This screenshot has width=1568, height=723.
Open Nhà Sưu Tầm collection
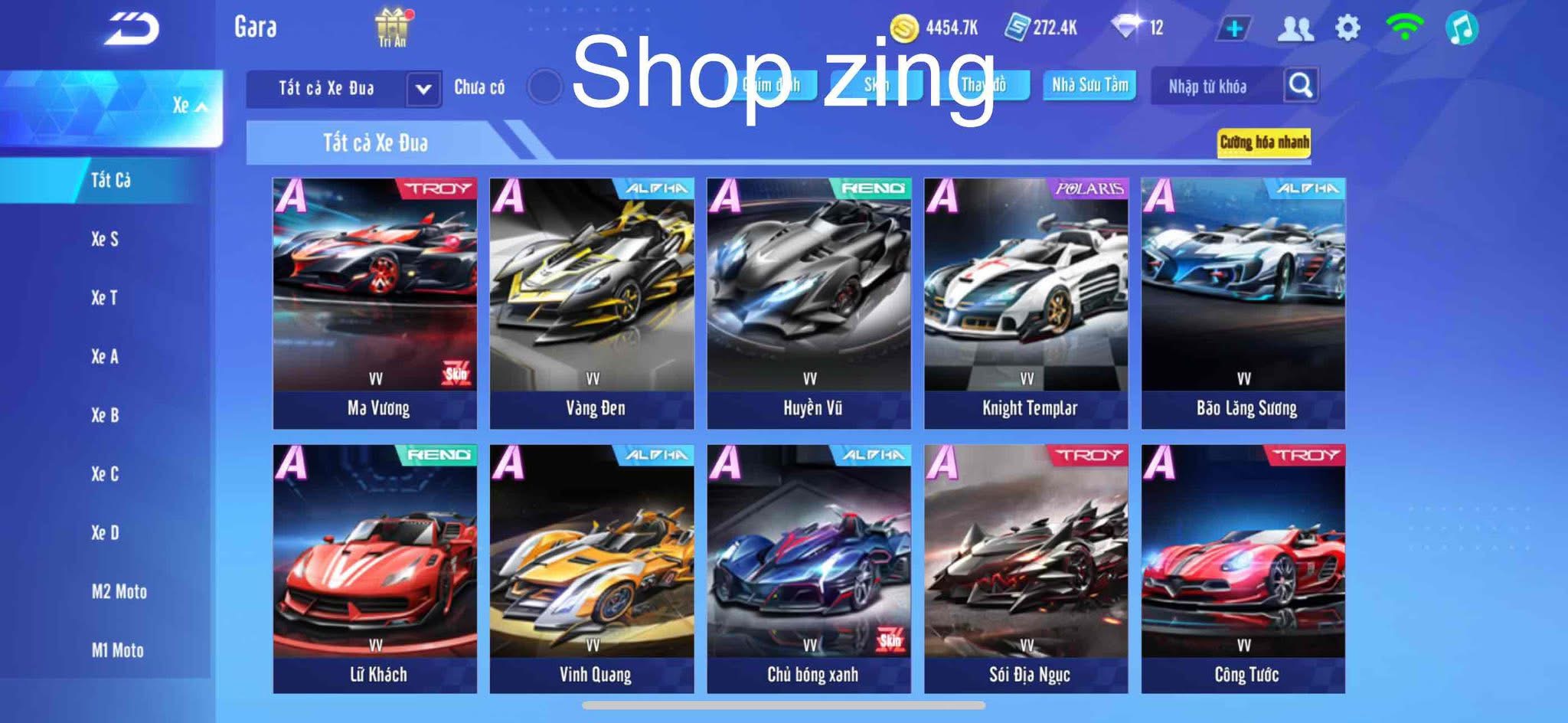pos(1089,86)
